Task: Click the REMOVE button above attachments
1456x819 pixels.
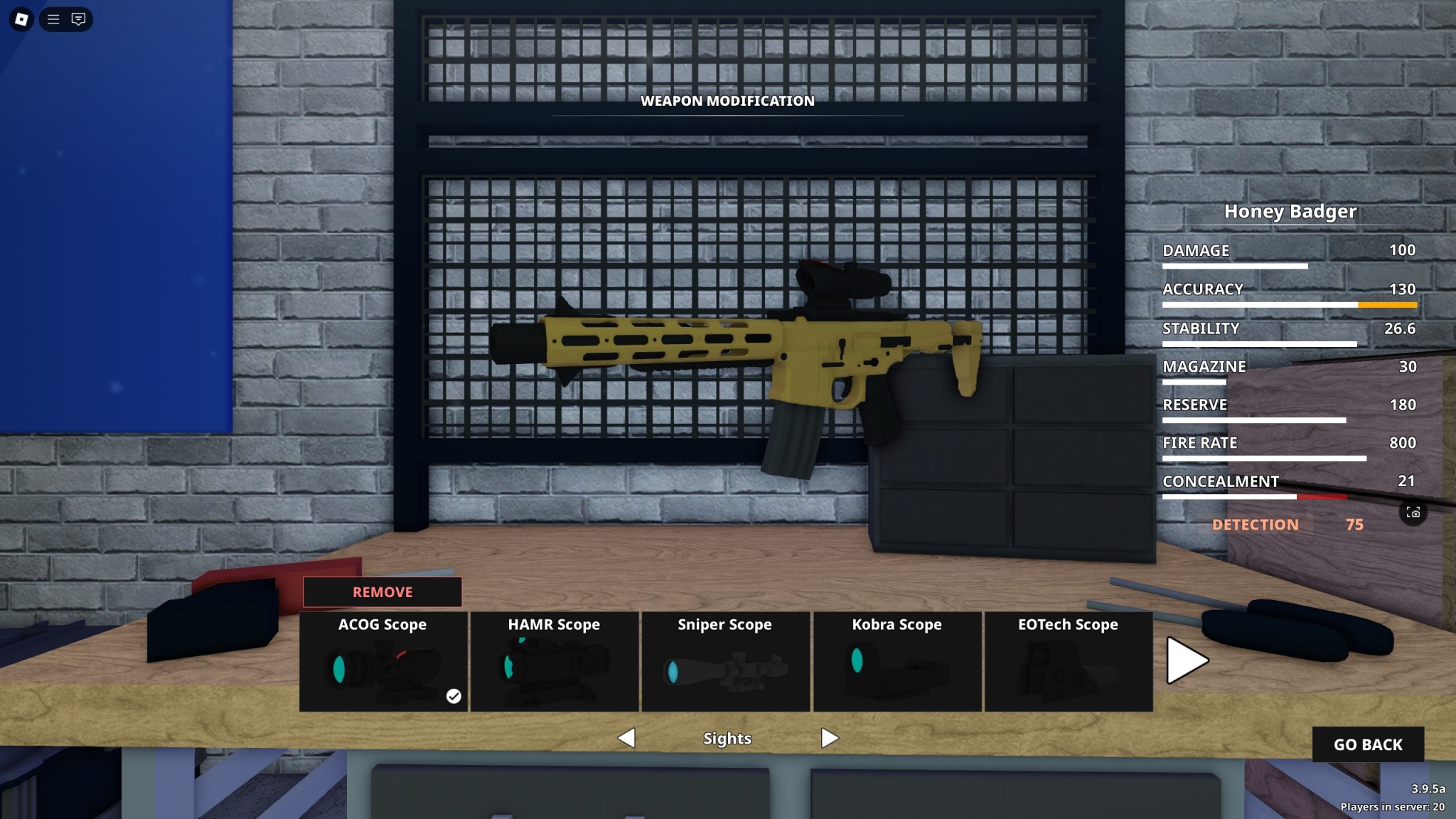Action: 382,591
